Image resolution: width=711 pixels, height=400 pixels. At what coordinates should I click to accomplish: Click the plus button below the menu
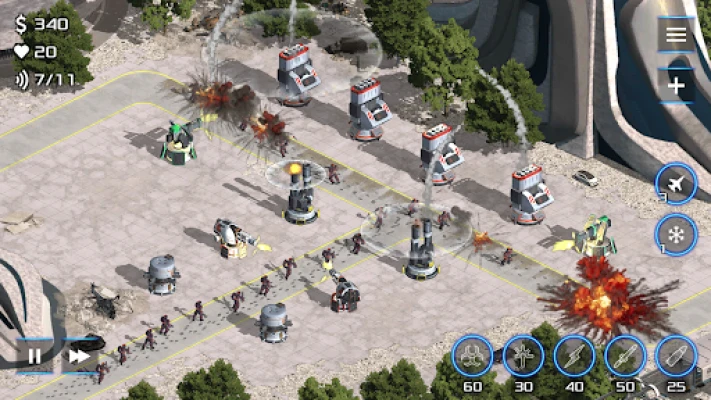click(x=676, y=86)
